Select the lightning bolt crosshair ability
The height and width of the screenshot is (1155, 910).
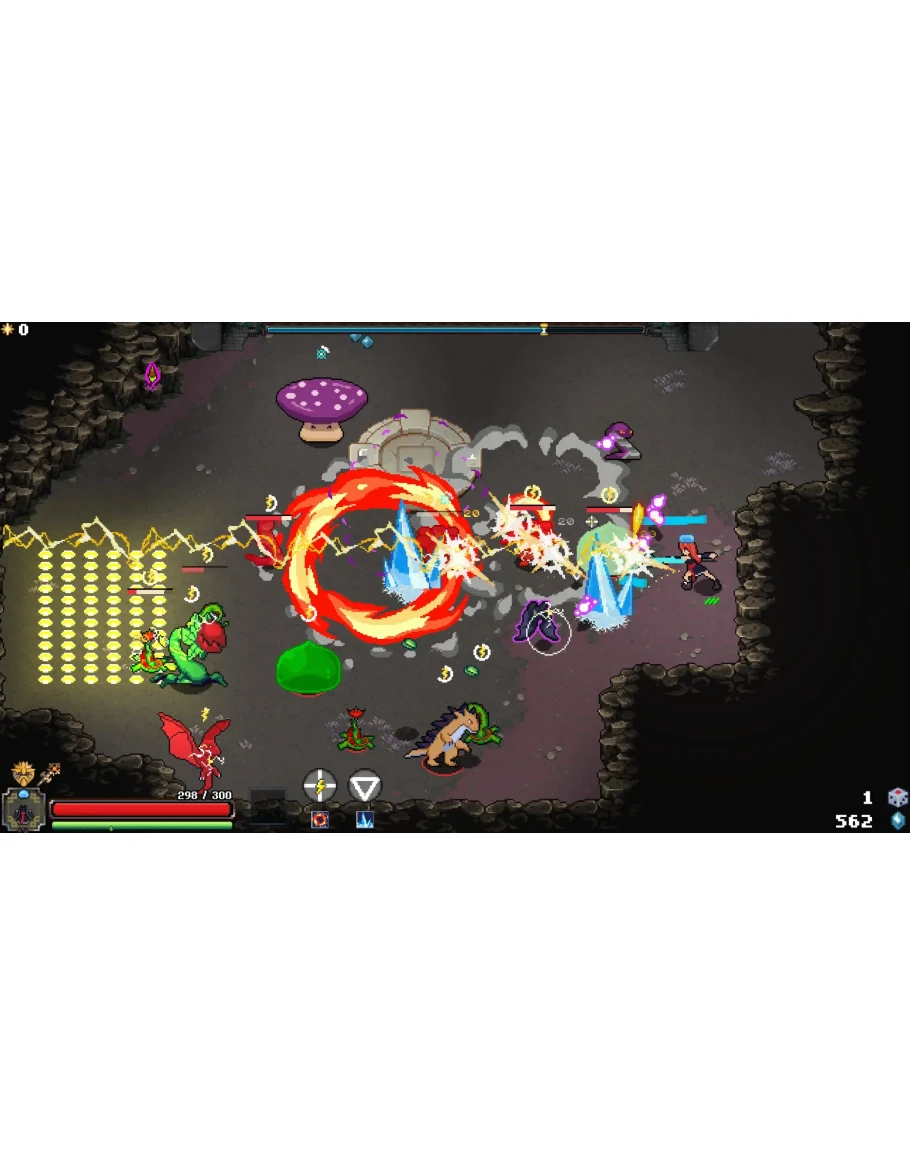tap(319, 786)
